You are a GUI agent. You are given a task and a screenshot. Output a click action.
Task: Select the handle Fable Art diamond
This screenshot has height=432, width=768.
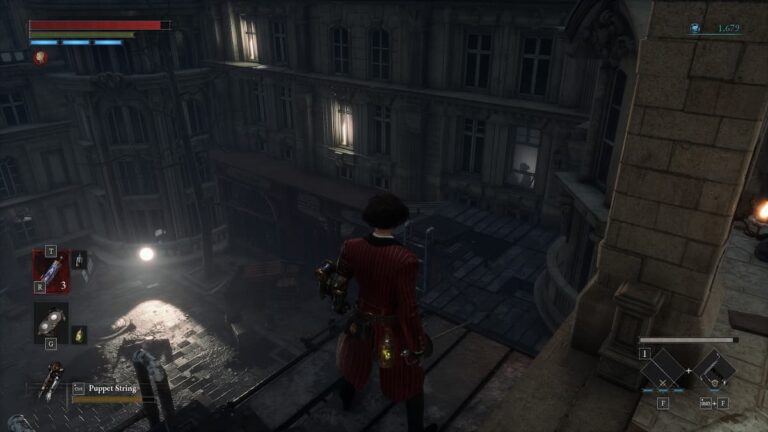(714, 369)
